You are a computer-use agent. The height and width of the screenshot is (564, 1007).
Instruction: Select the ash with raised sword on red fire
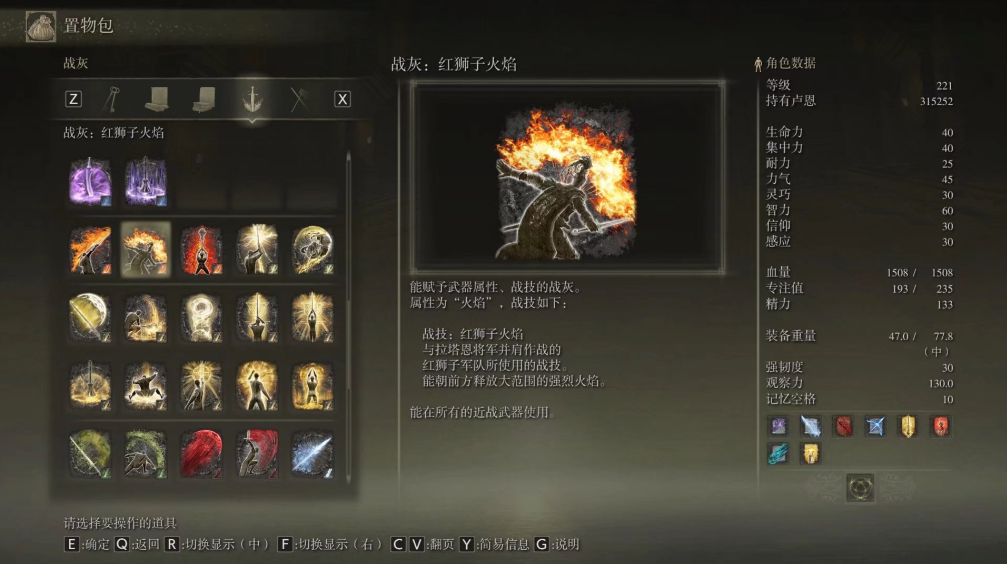click(x=201, y=249)
